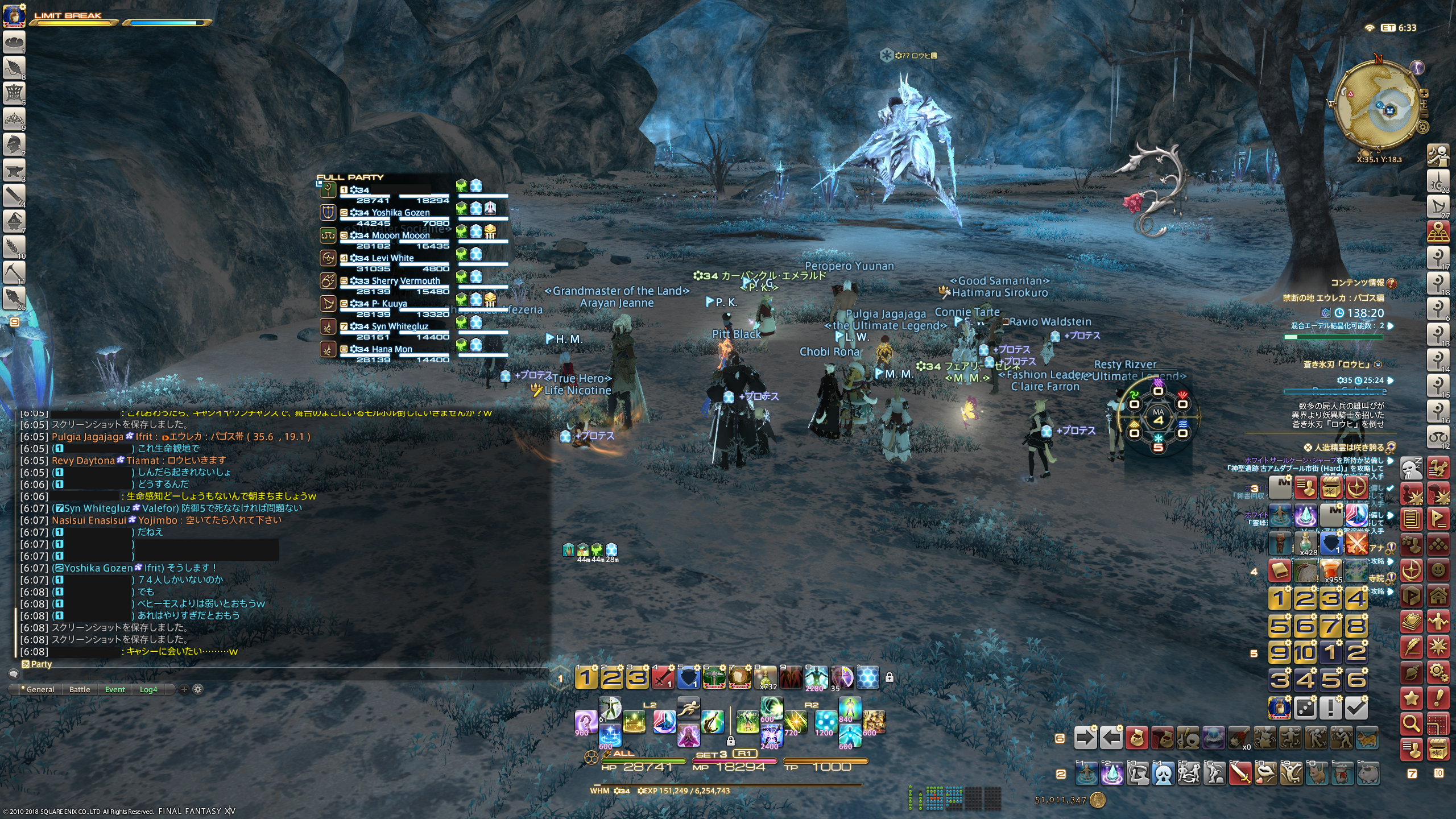Viewport: 1456px width, 819px height.
Task: Switch to the Battle chat tab
Action: click(80, 689)
